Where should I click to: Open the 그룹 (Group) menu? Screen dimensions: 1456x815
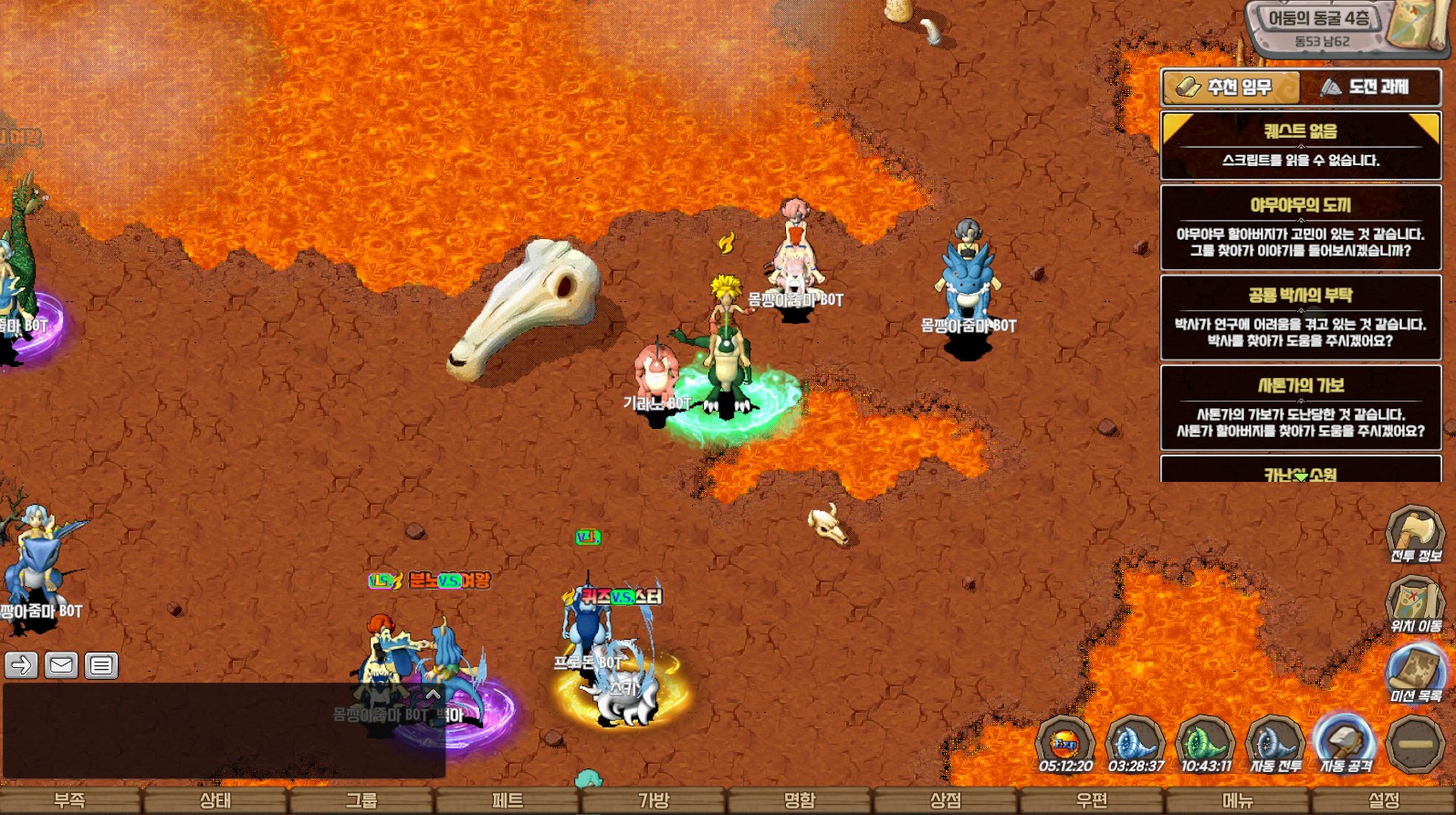[x=361, y=800]
